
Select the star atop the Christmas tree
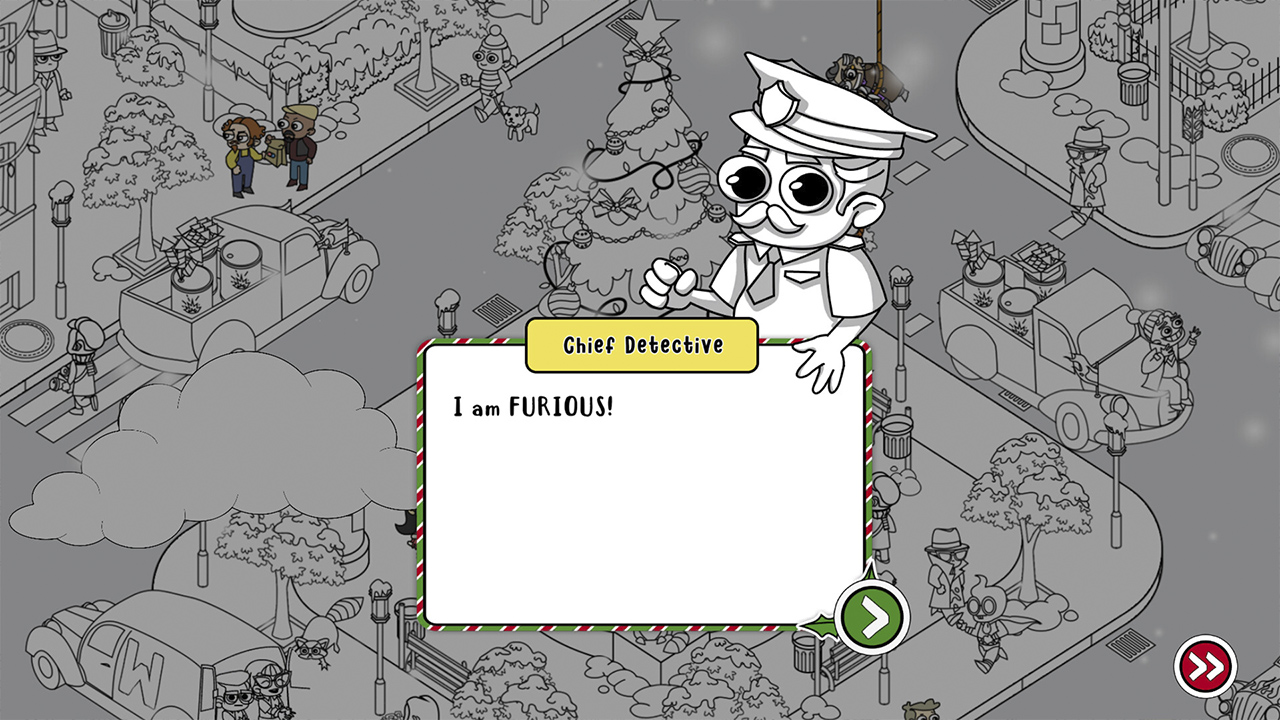tap(650, 18)
